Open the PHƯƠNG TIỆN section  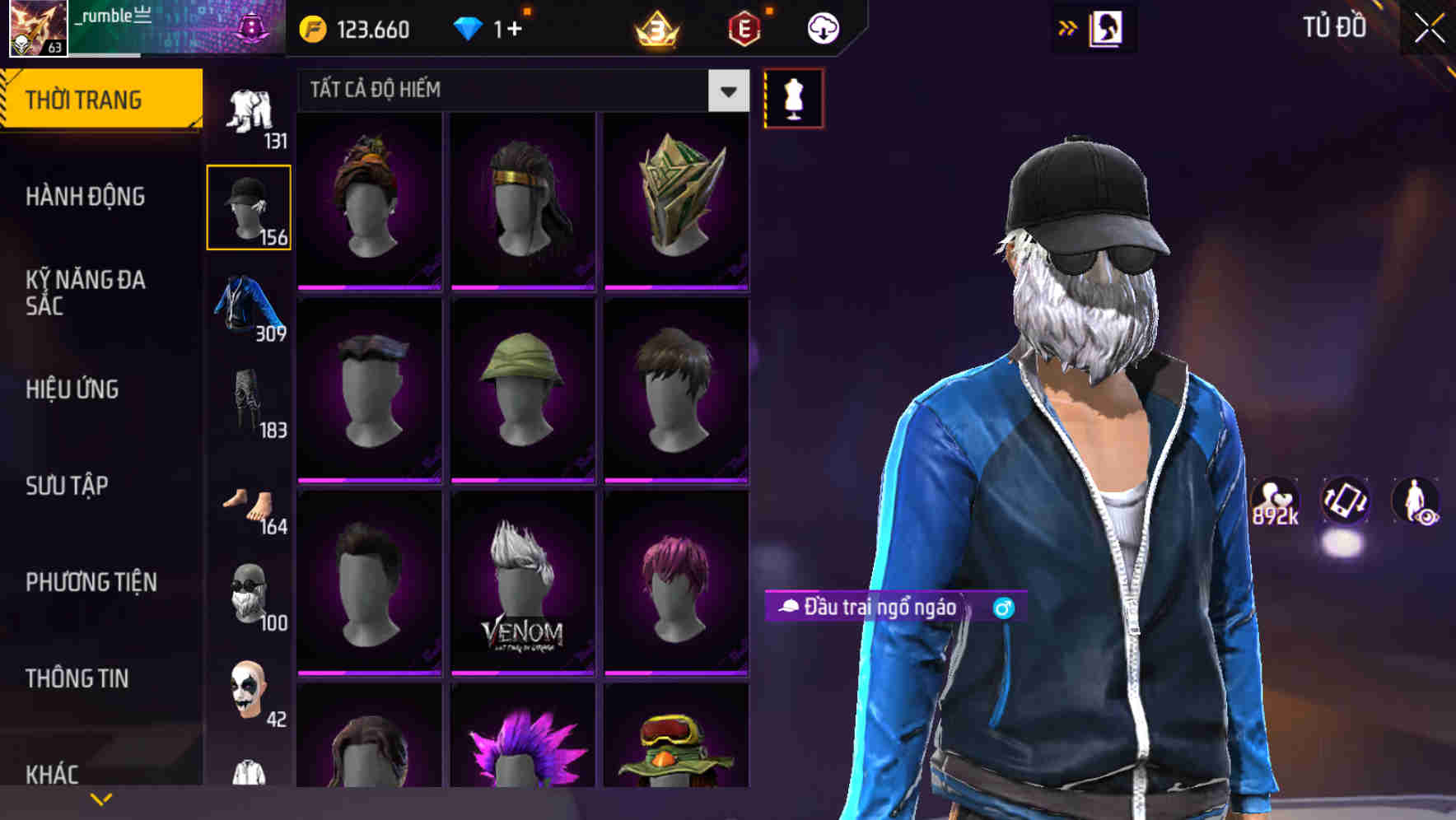[91, 581]
